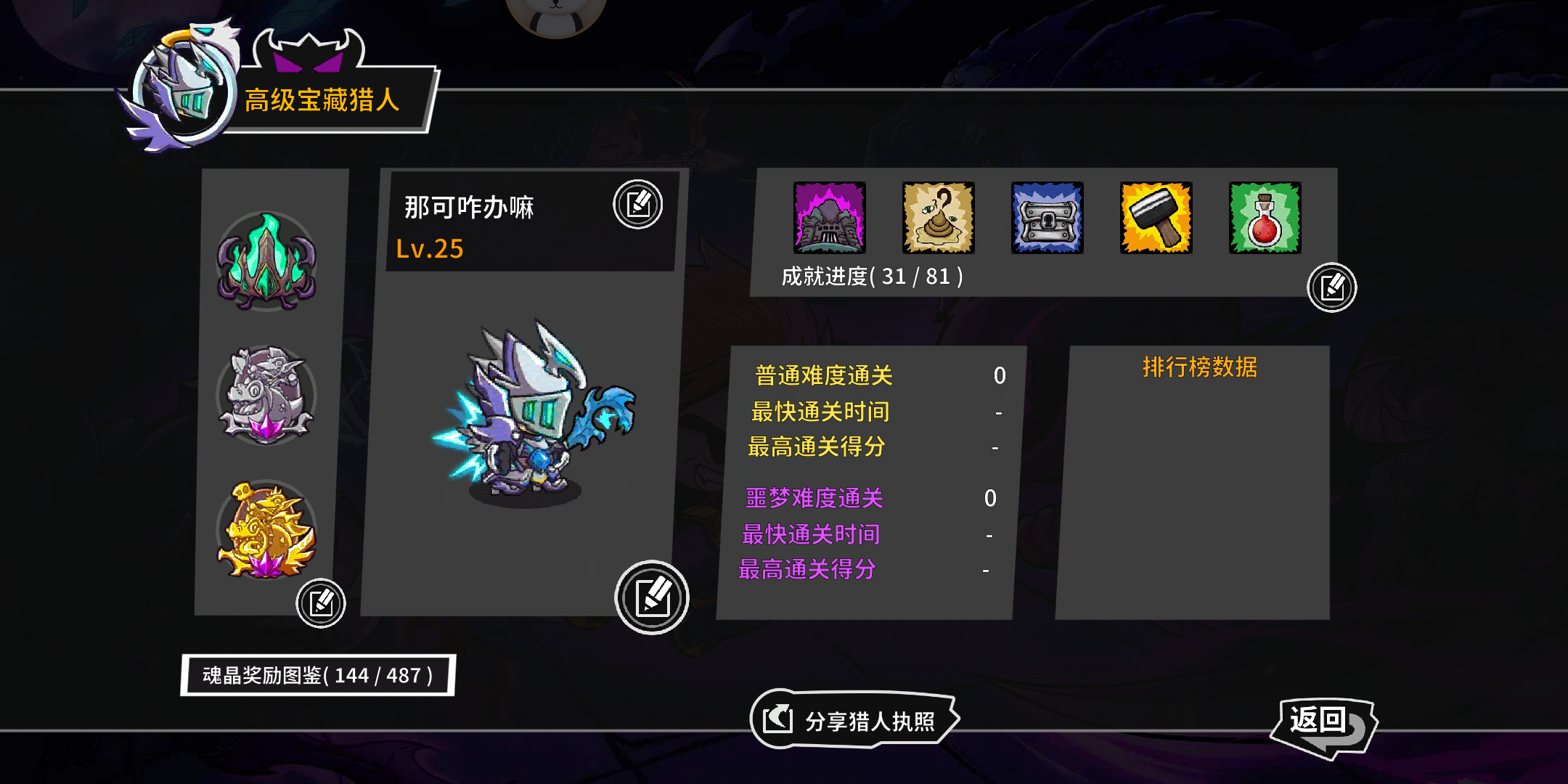Image resolution: width=1568 pixels, height=784 pixels.
Task: Open the blue treasure chest achievement icon
Action: pos(1045,220)
